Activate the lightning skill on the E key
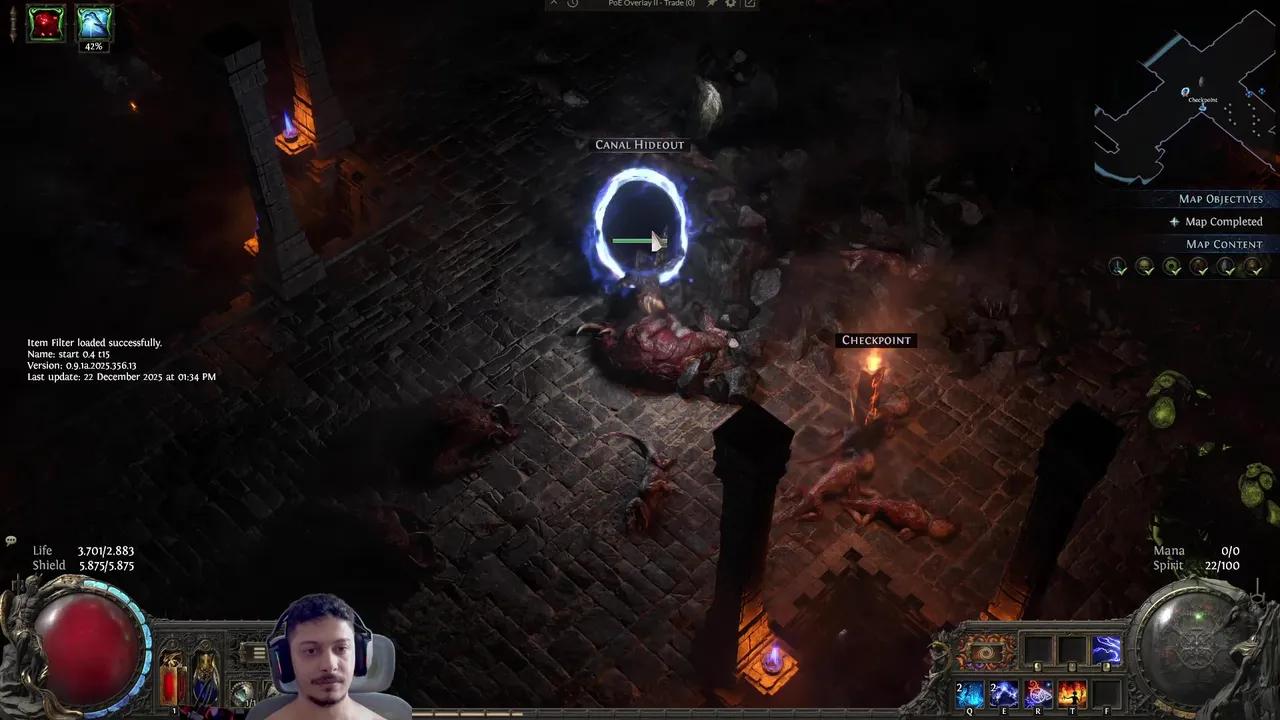 point(1003,693)
